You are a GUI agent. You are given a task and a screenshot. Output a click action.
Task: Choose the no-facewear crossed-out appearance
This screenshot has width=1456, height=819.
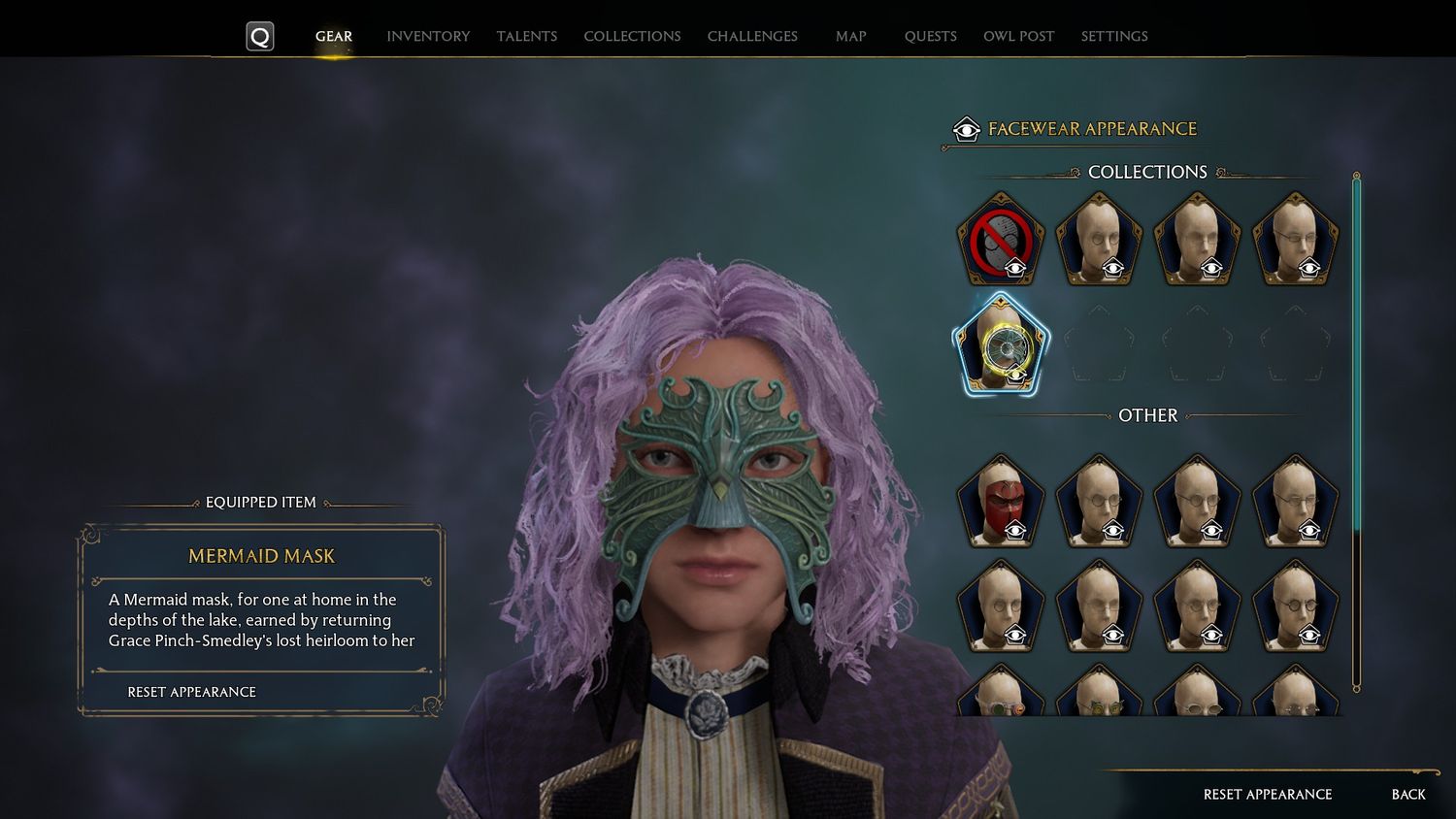(x=1001, y=241)
